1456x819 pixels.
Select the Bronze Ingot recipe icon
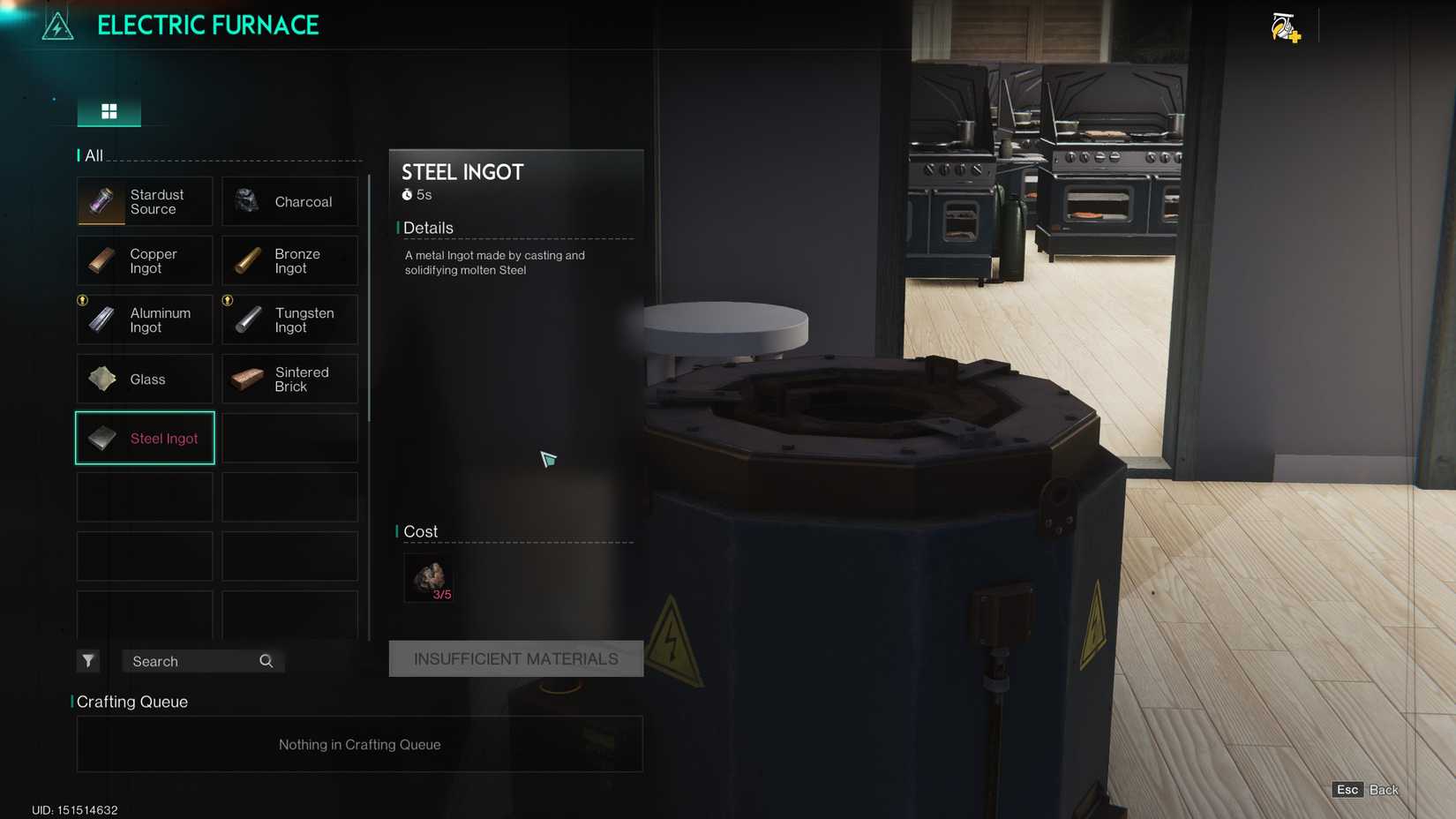pos(246,260)
